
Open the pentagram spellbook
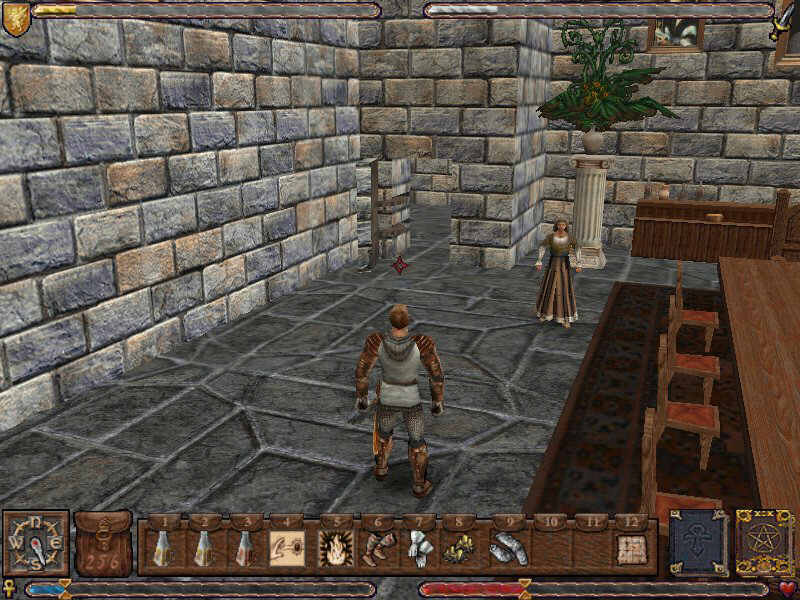(x=765, y=543)
